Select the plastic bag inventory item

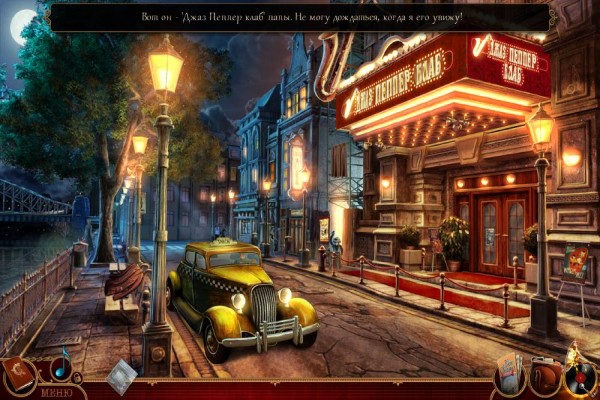(x=122, y=375)
